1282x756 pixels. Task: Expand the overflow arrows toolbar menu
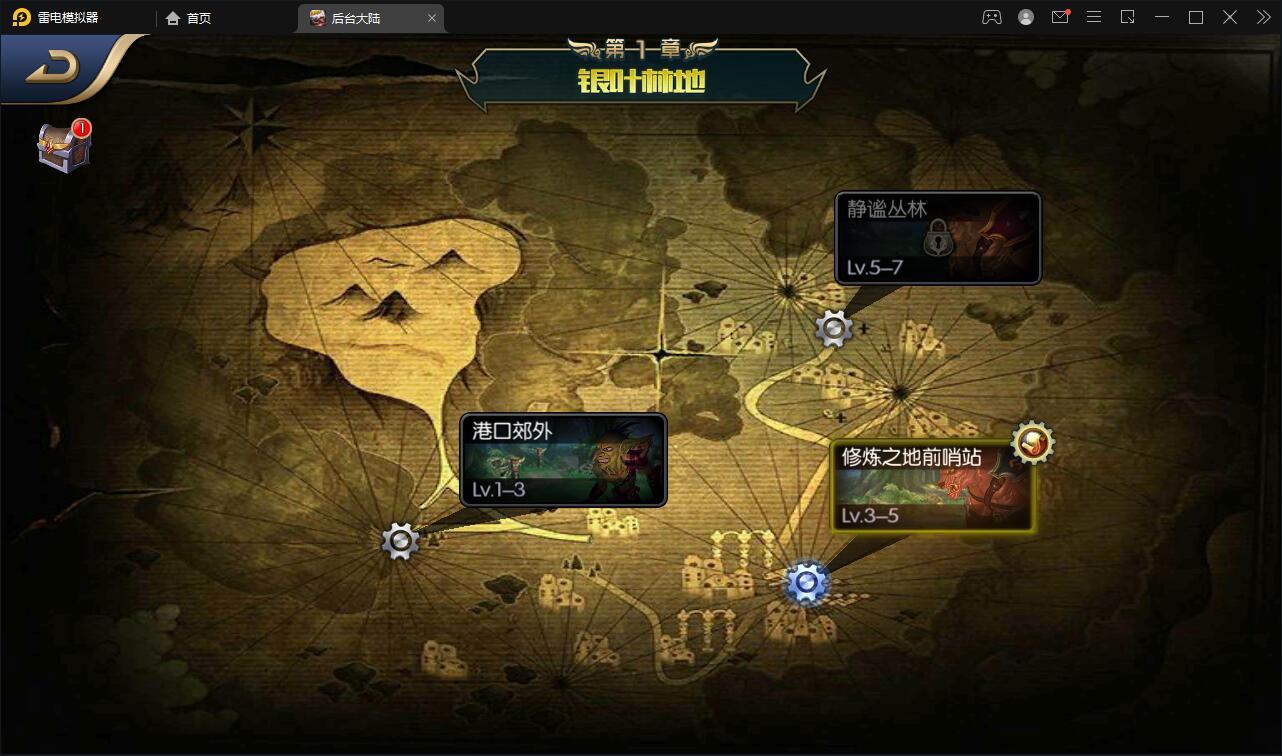(1262, 17)
